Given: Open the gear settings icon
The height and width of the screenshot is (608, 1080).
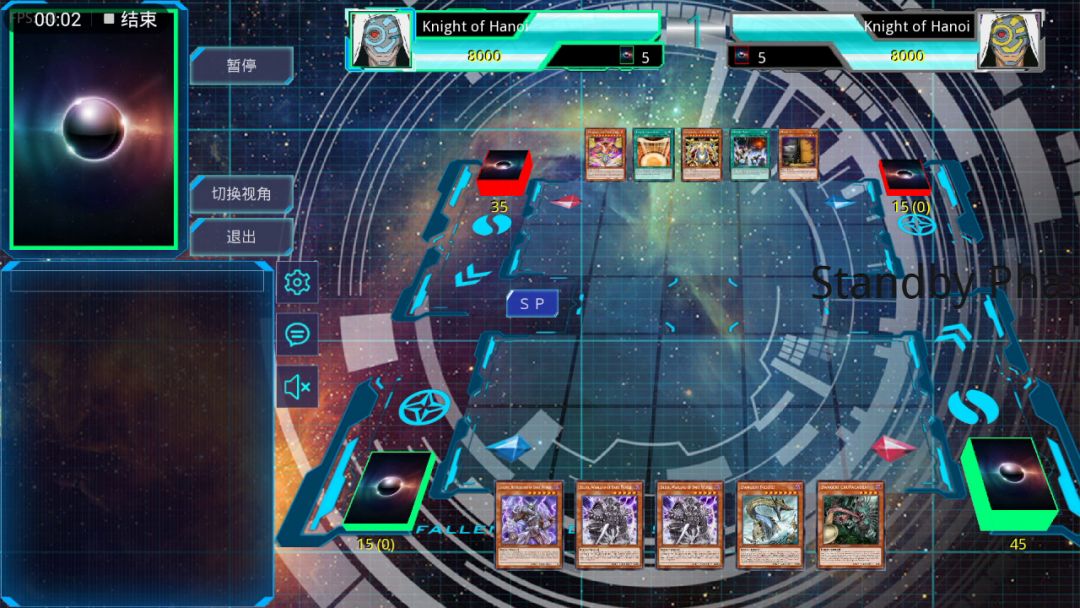Looking at the screenshot, I should [297, 283].
